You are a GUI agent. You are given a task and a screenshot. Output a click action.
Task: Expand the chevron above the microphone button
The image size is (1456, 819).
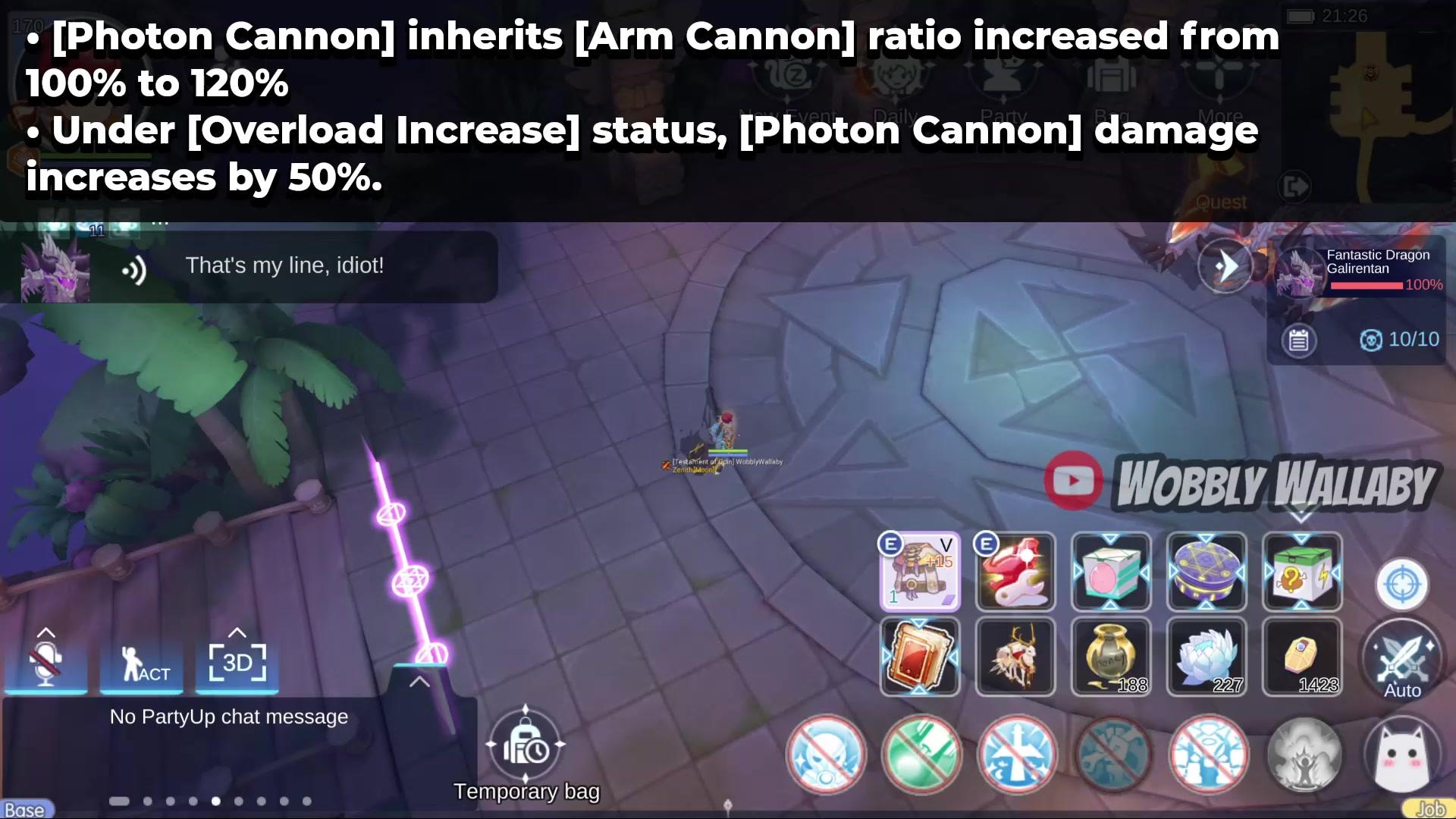47,631
